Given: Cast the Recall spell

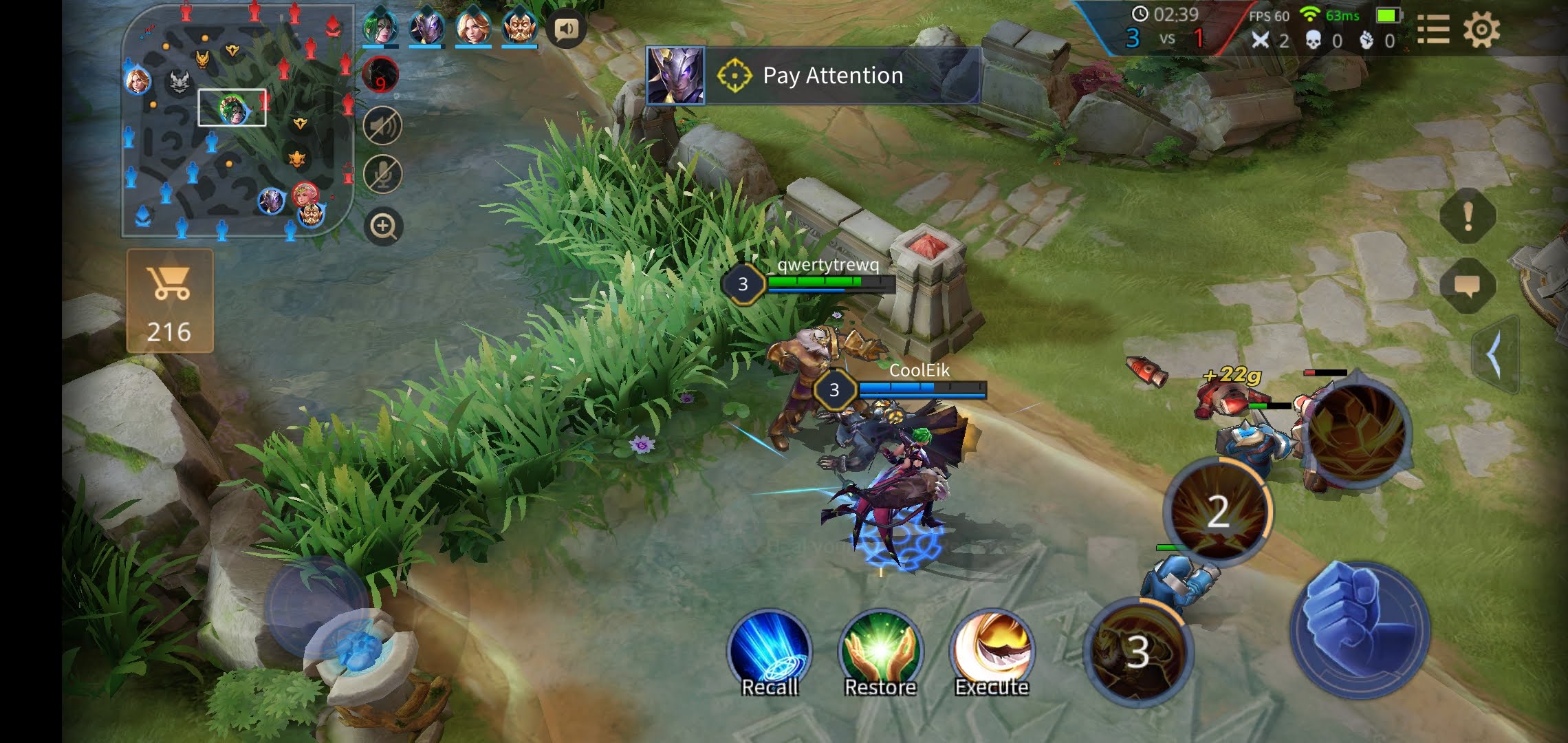Looking at the screenshot, I should click(769, 651).
